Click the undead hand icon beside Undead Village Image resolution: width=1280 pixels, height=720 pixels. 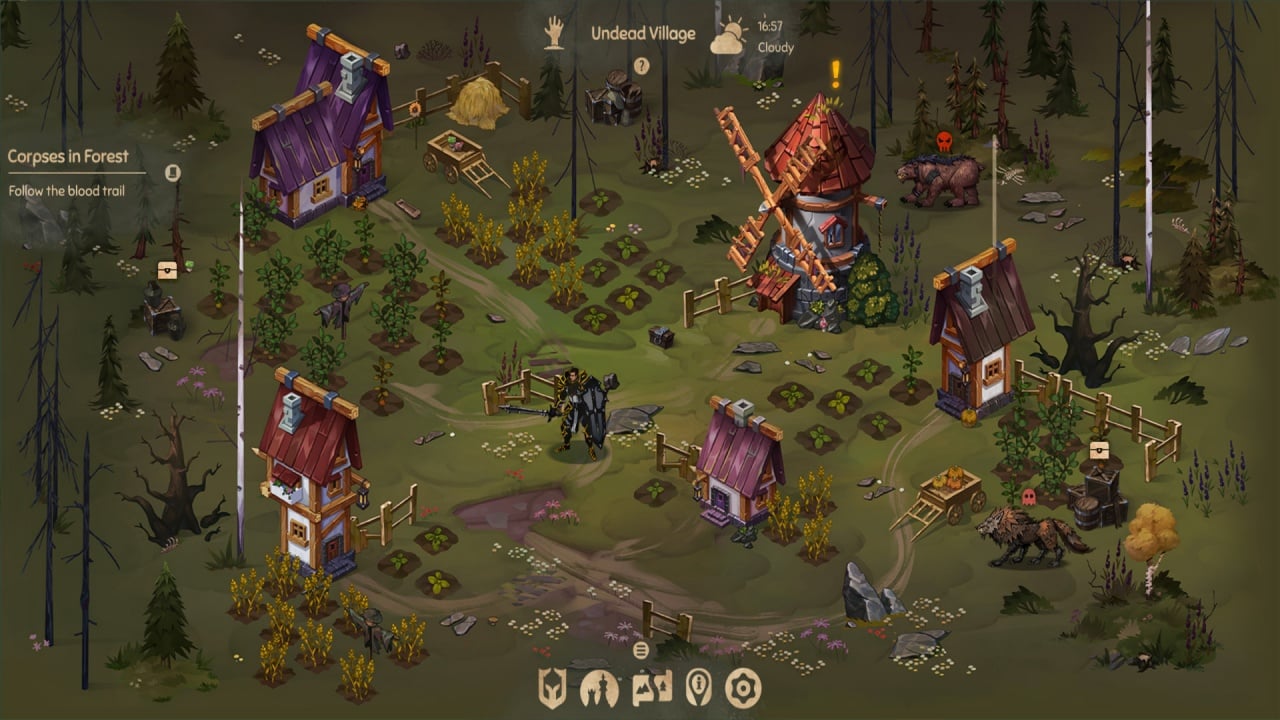click(554, 33)
